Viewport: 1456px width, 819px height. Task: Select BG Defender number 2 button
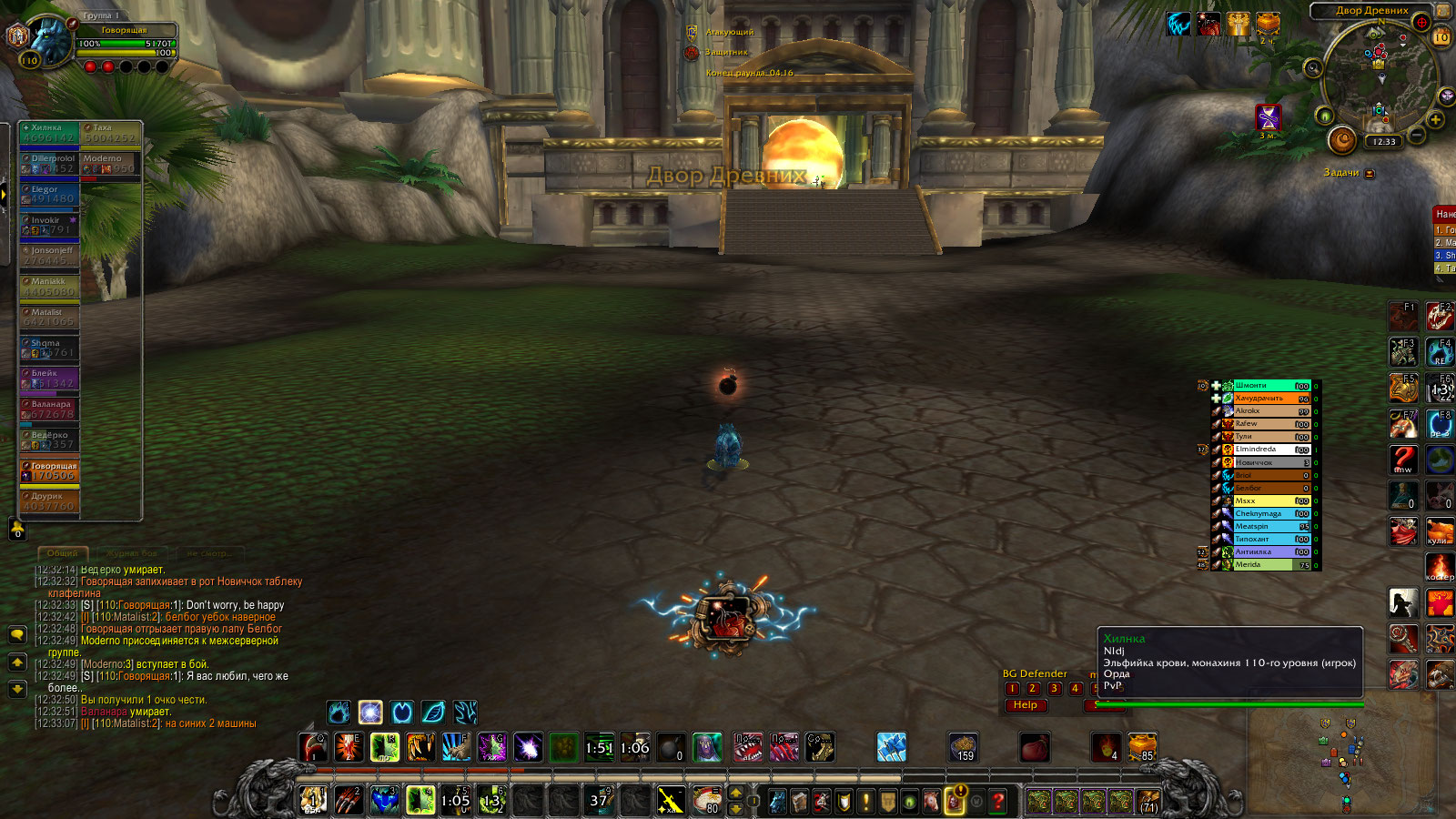tap(1033, 689)
